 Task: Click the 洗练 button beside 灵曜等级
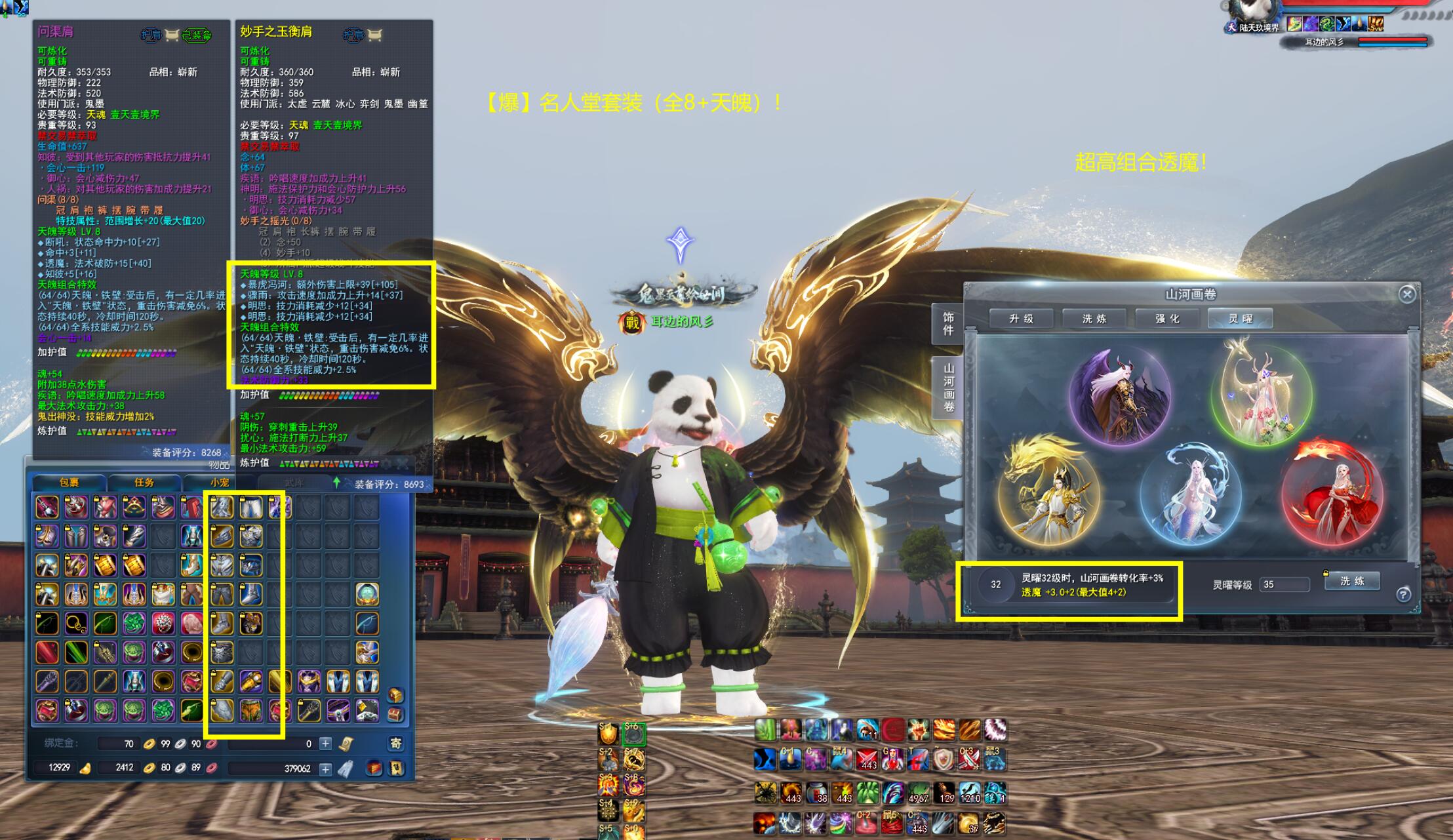tap(1351, 581)
